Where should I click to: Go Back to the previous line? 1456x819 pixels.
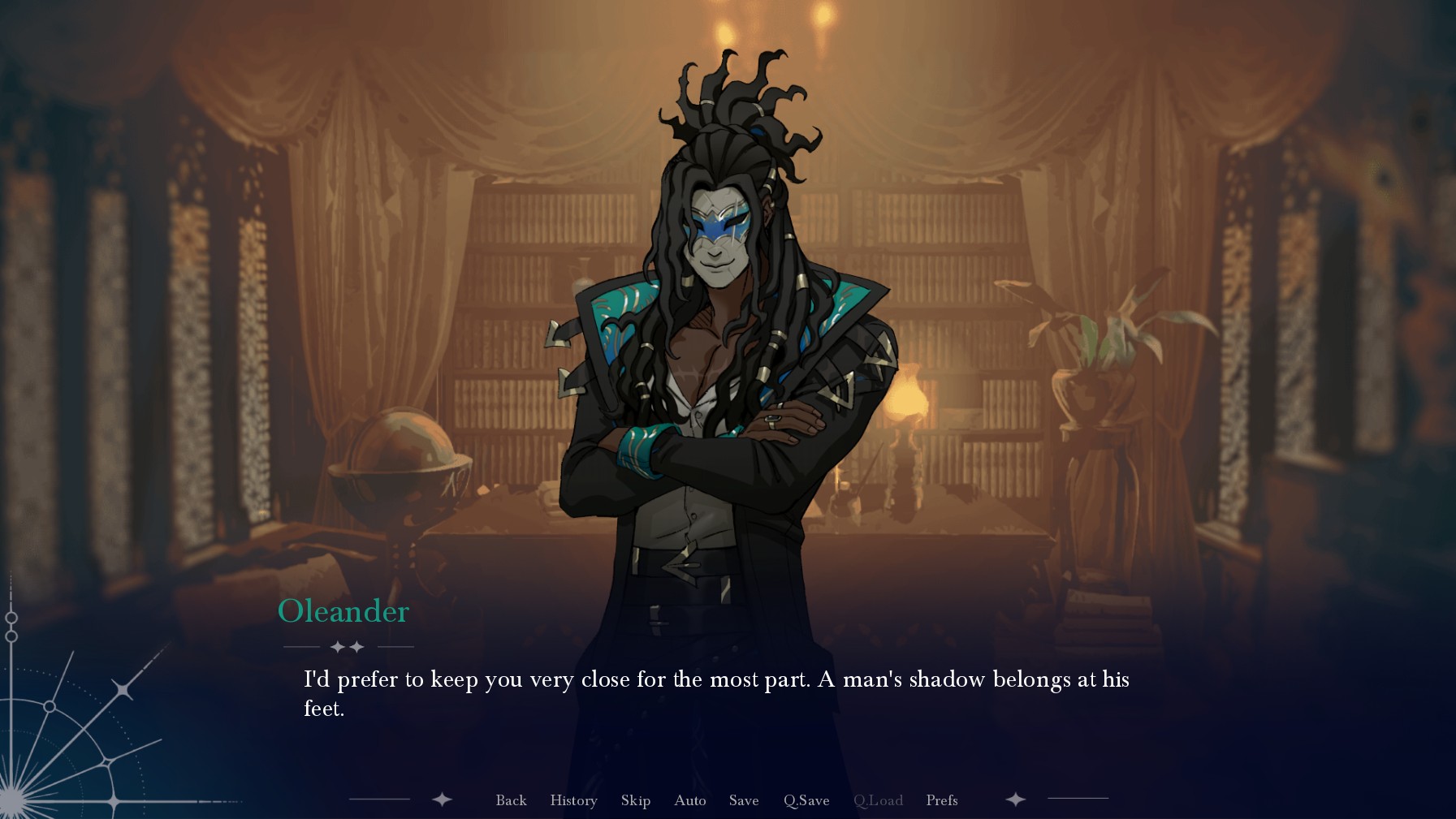511,800
